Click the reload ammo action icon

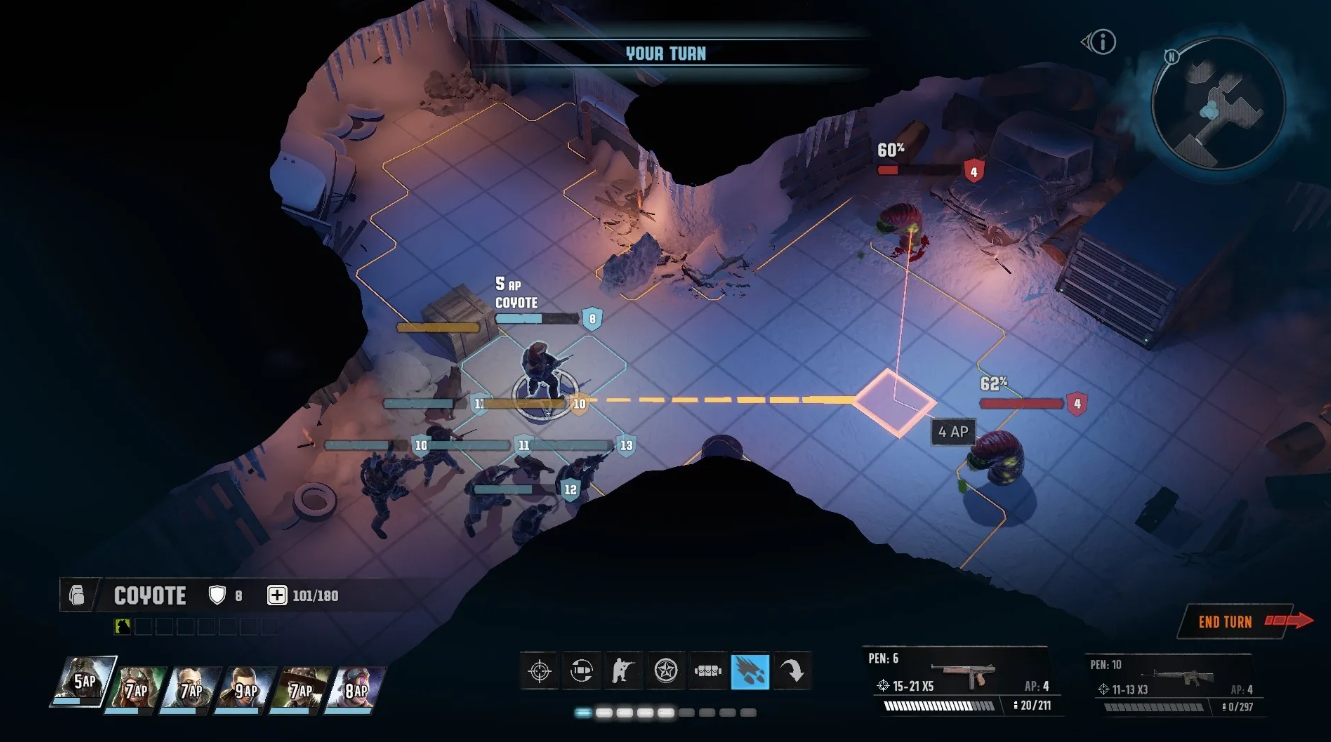pos(583,672)
